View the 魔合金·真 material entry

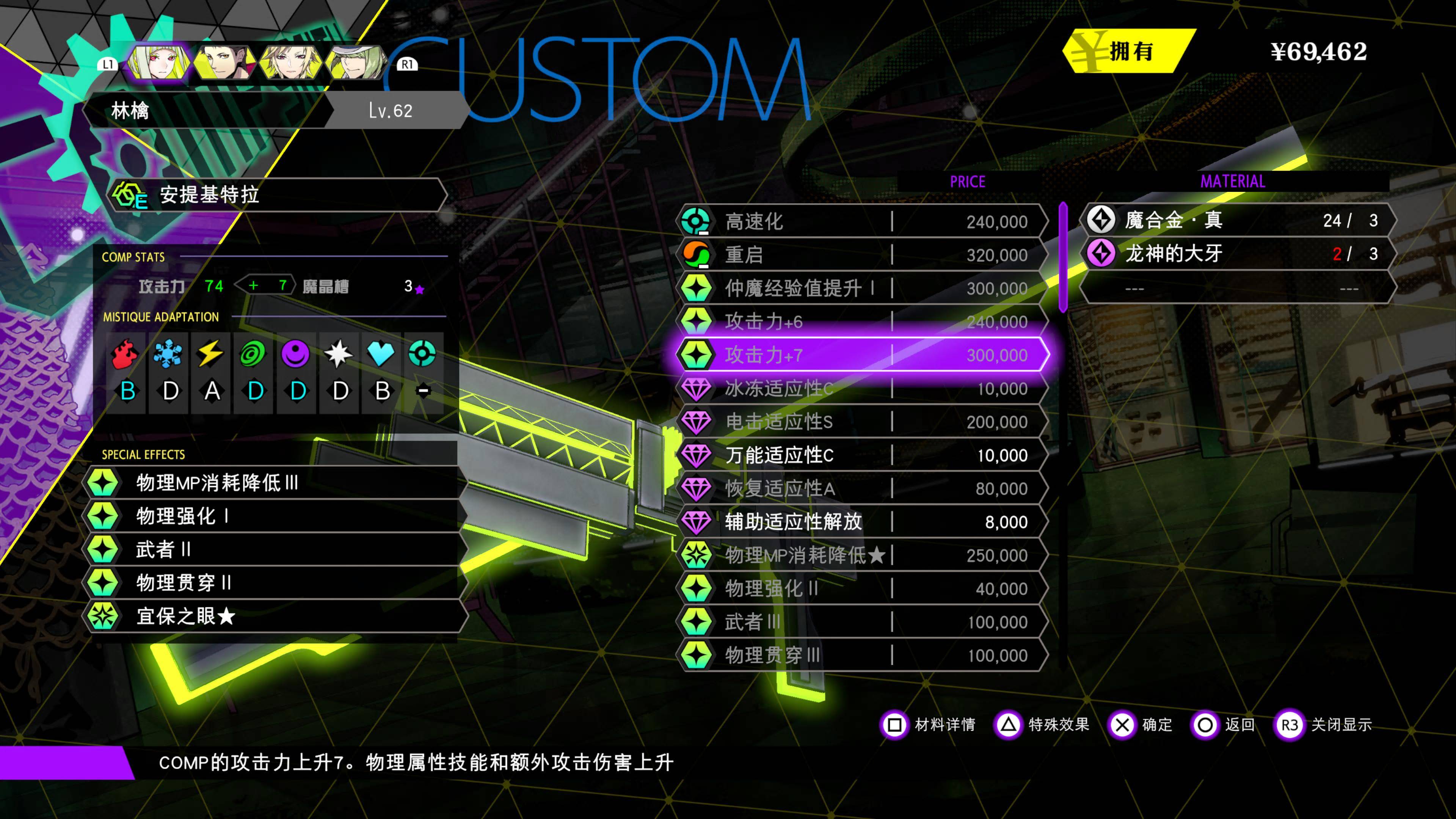pyautogui.click(x=1238, y=220)
